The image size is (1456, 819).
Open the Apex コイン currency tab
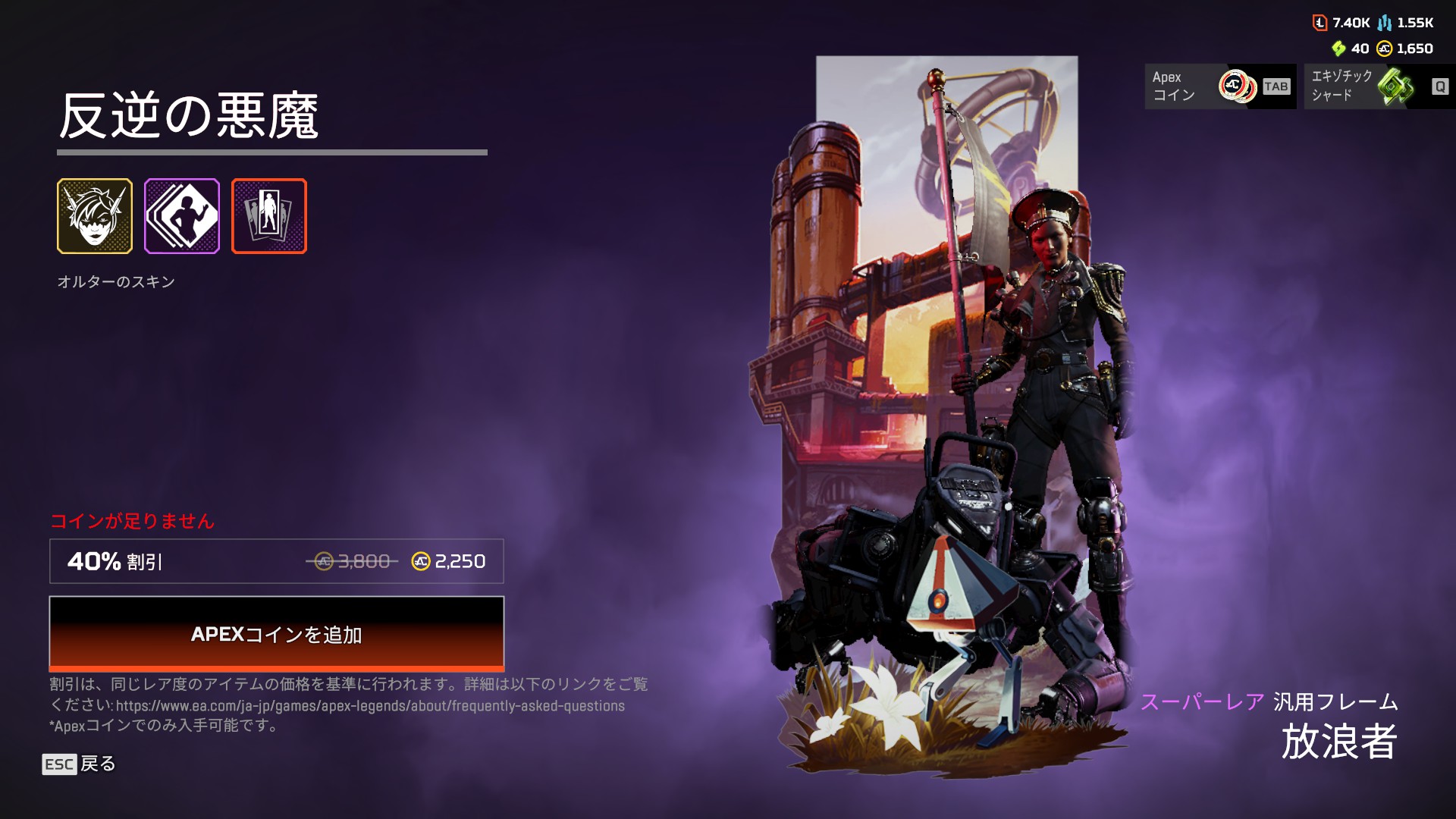click(x=1220, y=86)
